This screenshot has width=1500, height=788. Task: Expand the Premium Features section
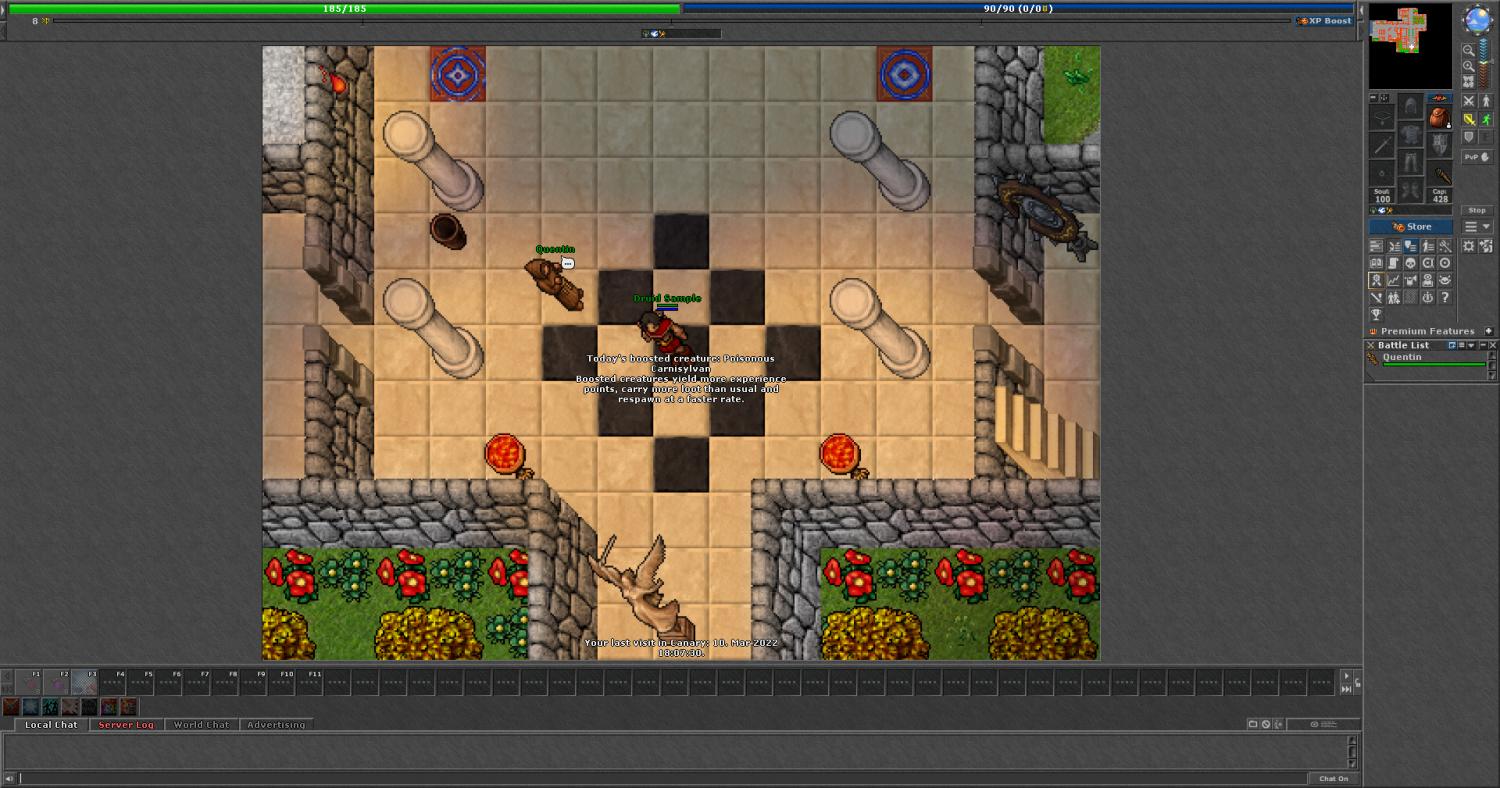(x=1488, y=331)
